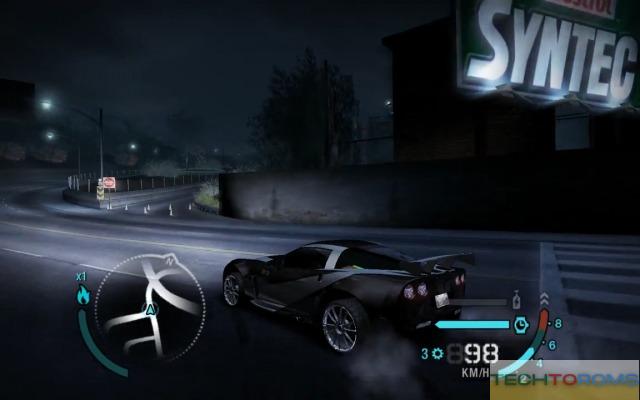Select the heat flame icon
This screenshot has width=640, height=400.
(x=82, y=294)
